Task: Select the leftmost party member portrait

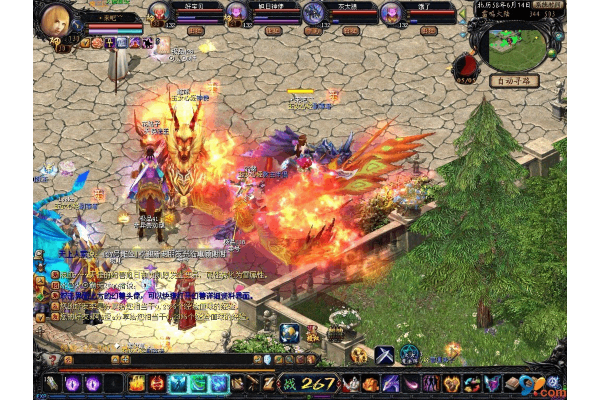Action: click(x=160, y=12)
